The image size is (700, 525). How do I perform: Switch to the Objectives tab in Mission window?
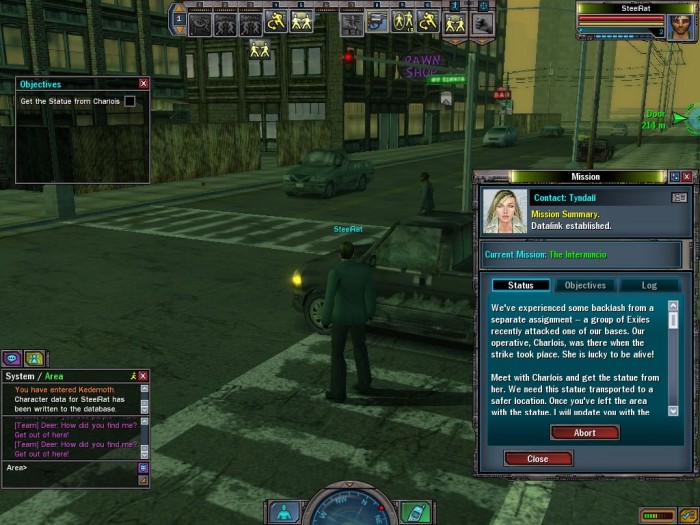[586, 286]
